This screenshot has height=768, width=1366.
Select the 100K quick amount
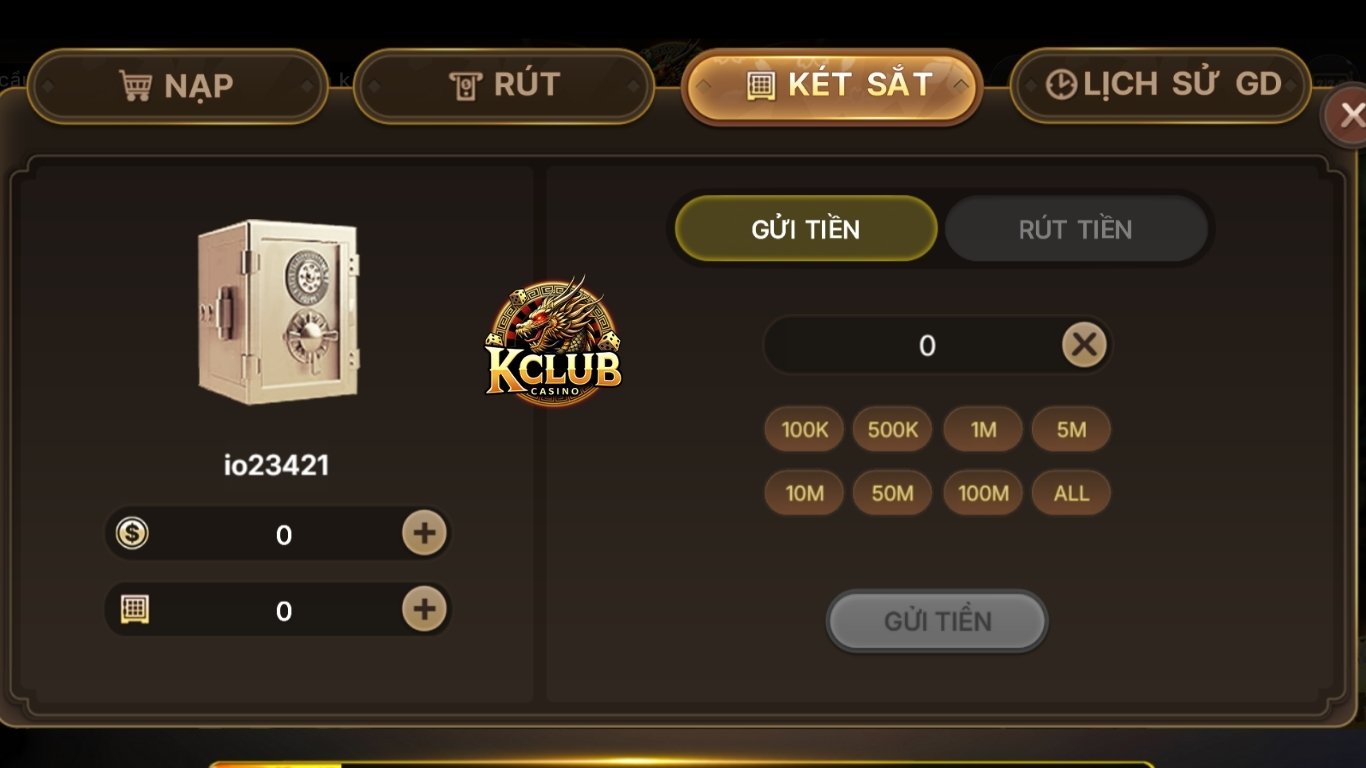click(x=803, y=429)
